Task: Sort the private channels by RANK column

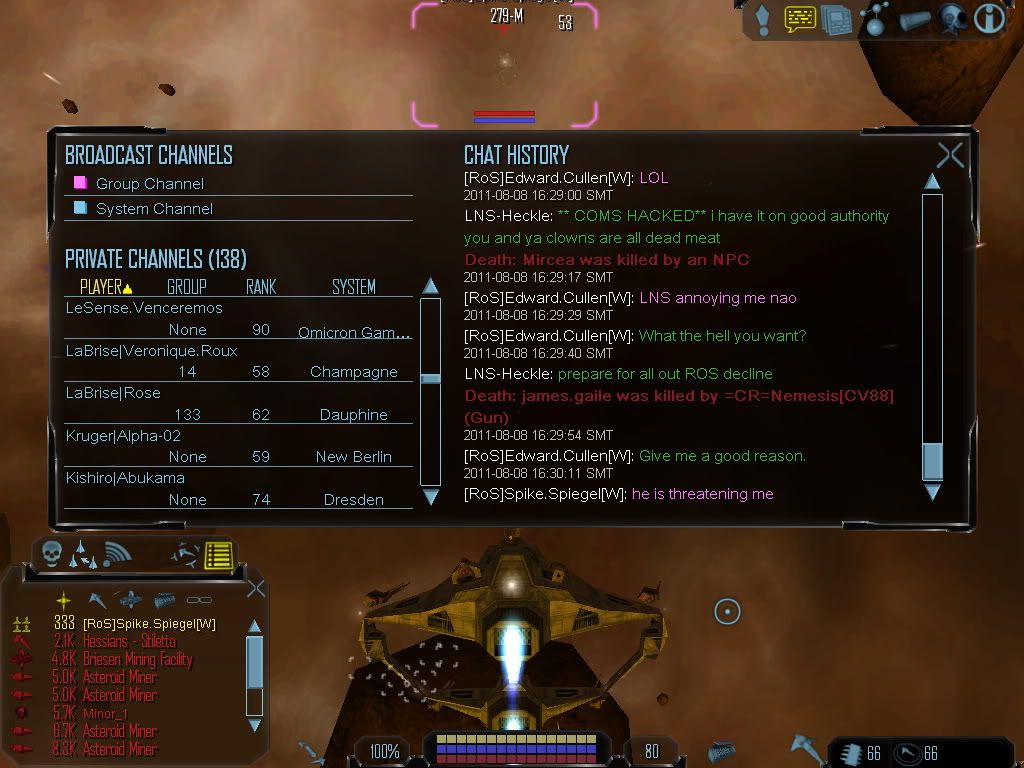Action: click(x=261, y=287)
